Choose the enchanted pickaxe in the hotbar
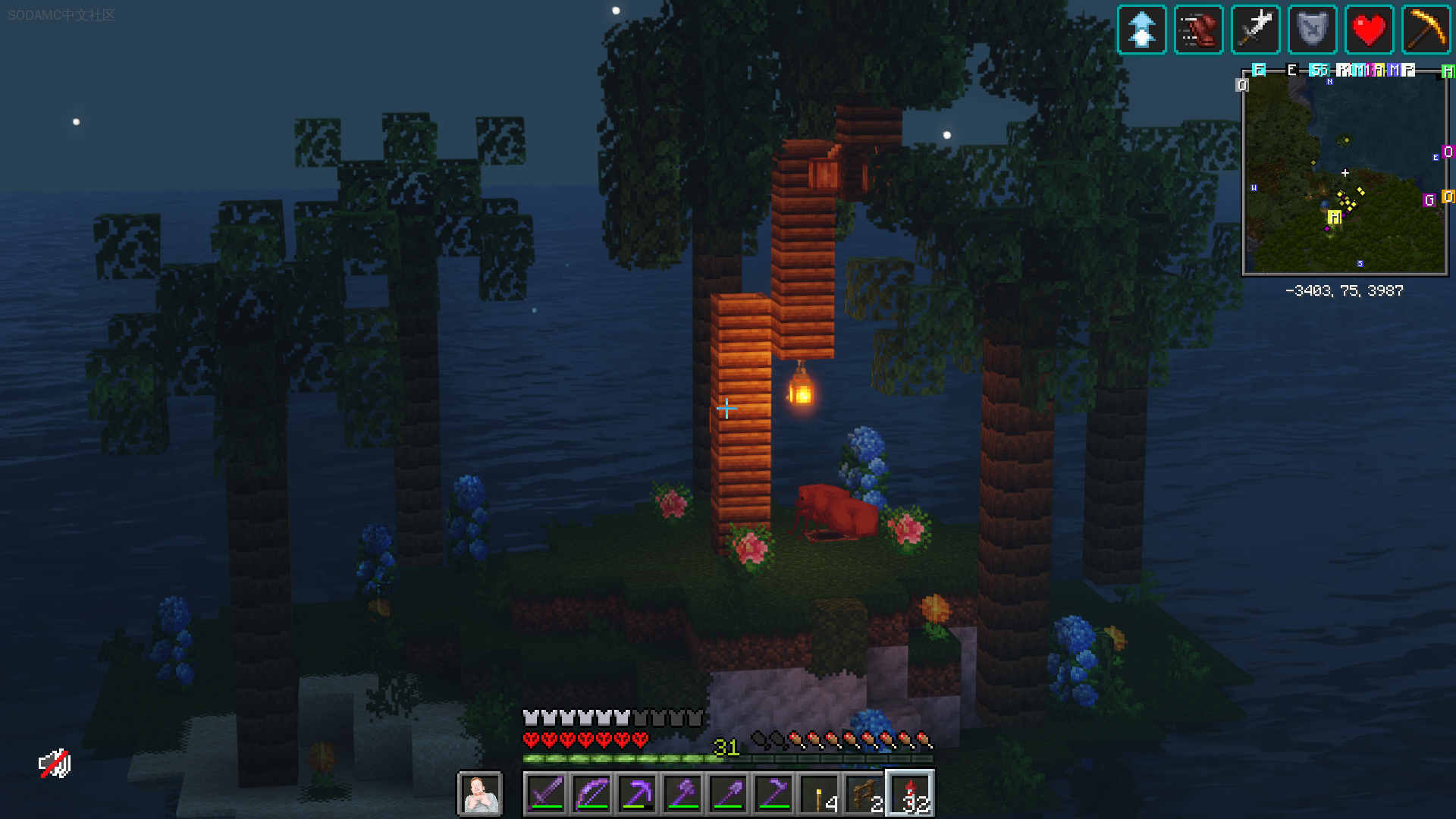This screenshot has height=819, width=1456. 637,794
